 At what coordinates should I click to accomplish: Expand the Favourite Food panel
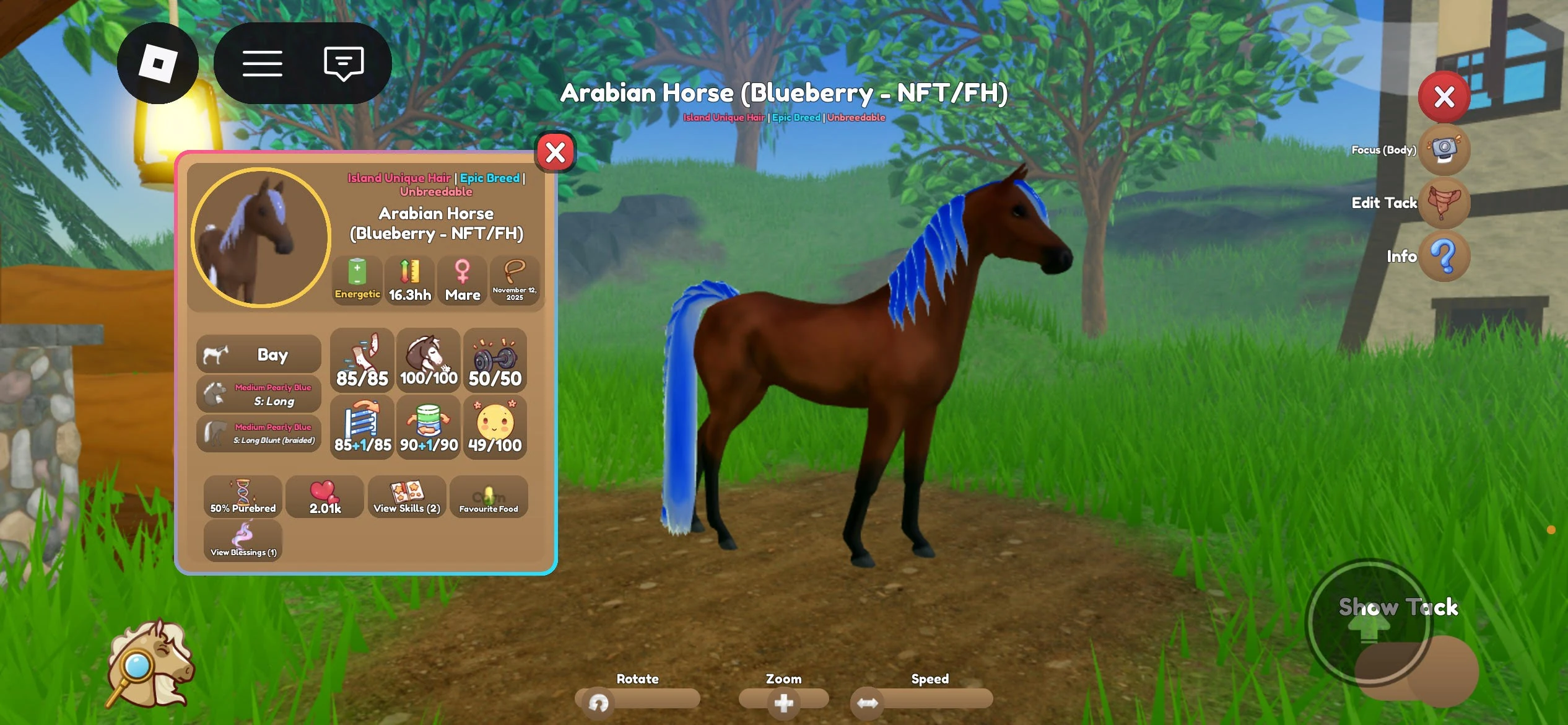click(489, 496)
